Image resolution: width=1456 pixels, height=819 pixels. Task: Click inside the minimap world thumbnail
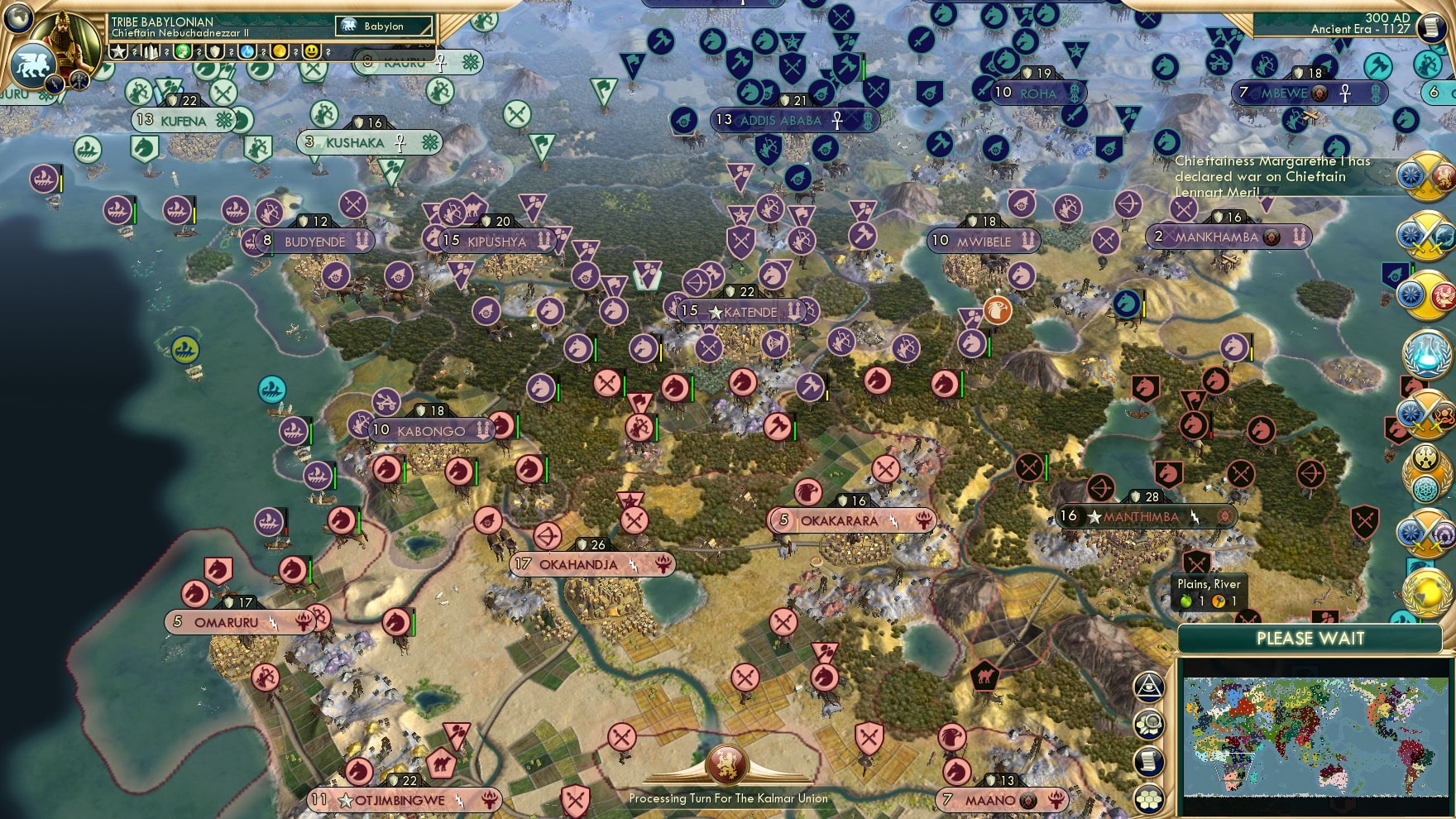click(1315, 736)
